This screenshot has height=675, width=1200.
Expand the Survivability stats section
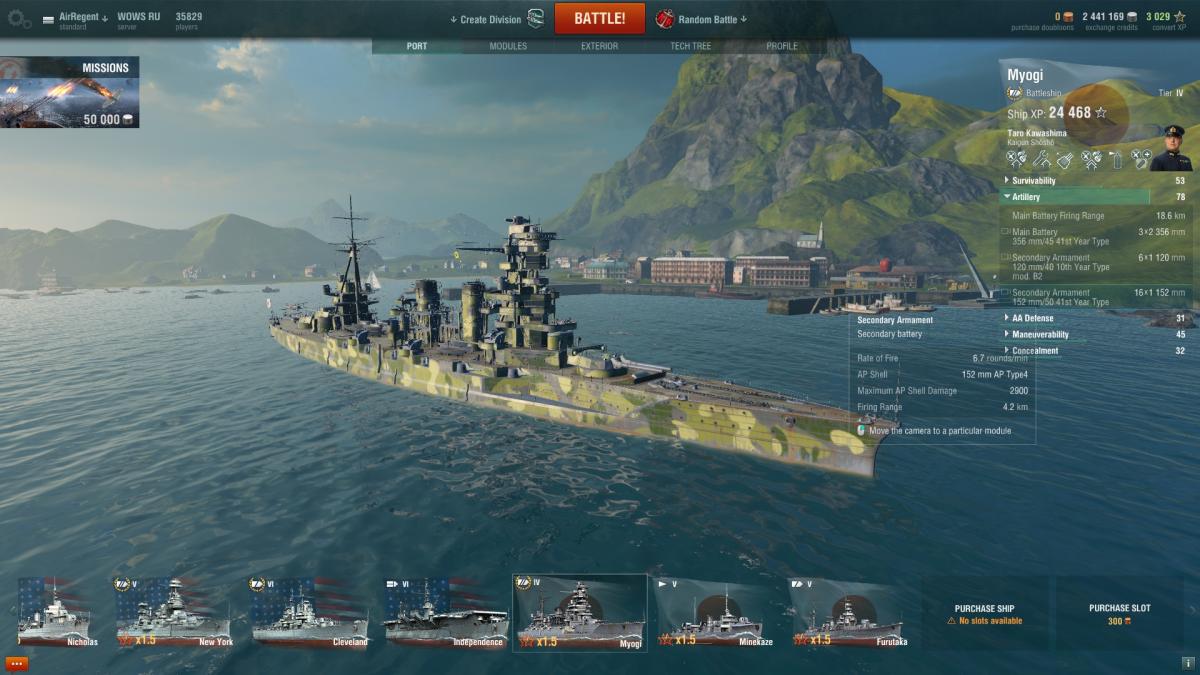pos(1034,181)
